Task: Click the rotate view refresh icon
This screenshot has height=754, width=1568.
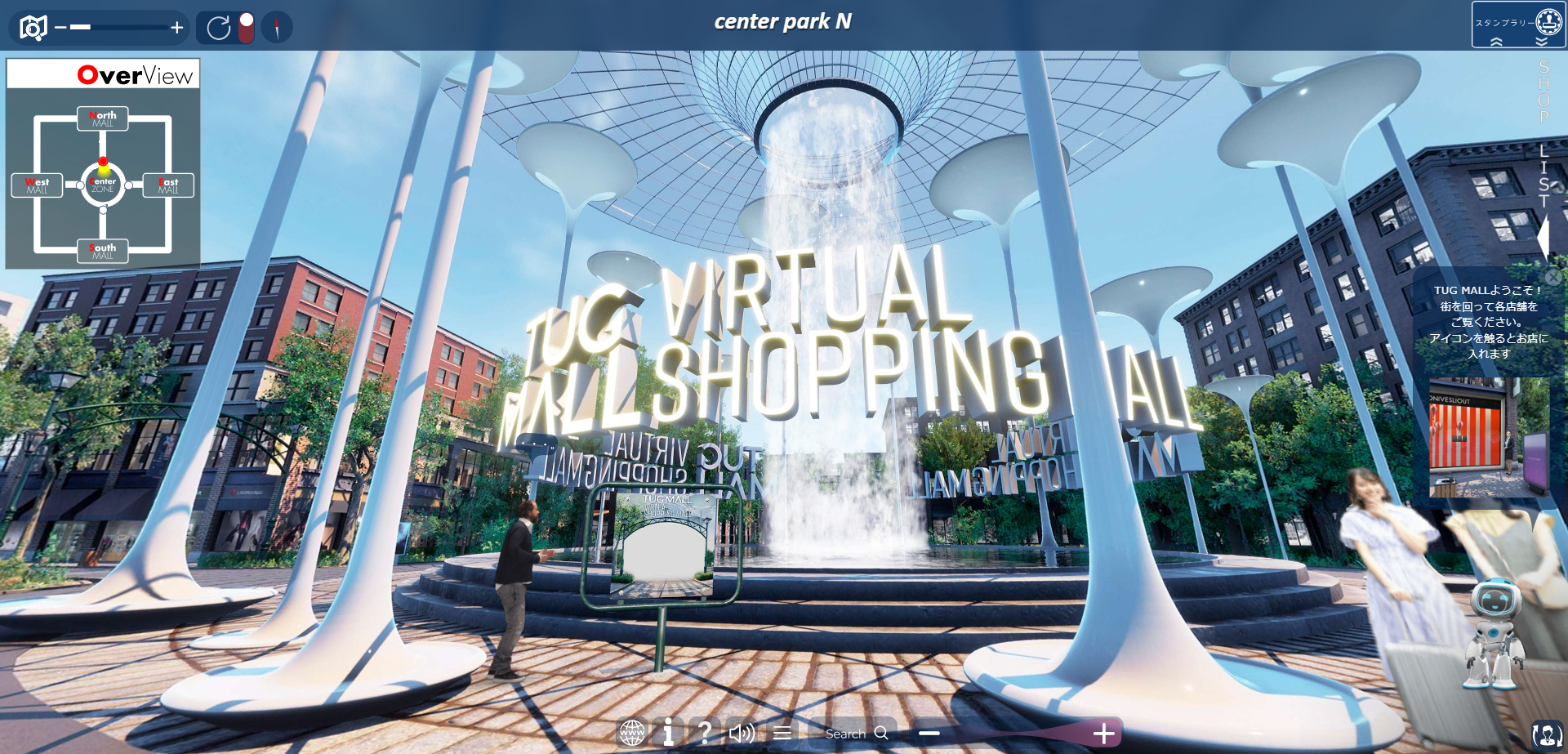Action: coord(219,26)
